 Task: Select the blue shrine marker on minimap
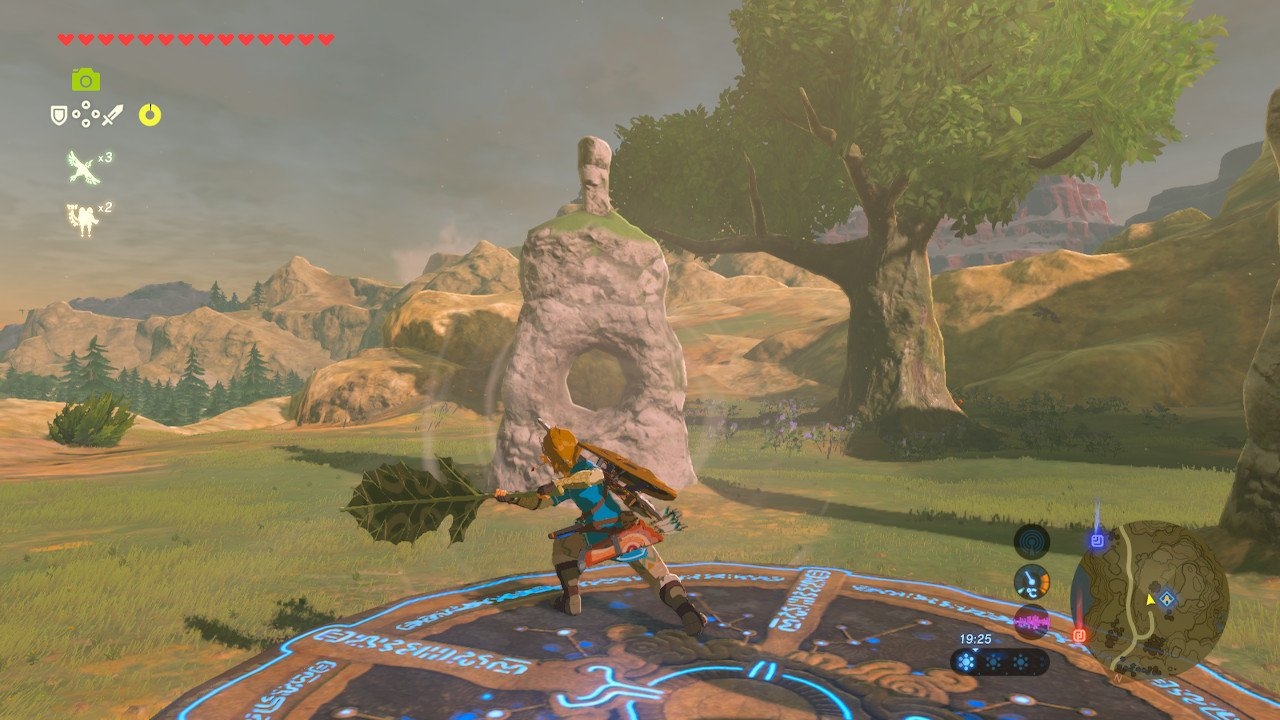1097,541
